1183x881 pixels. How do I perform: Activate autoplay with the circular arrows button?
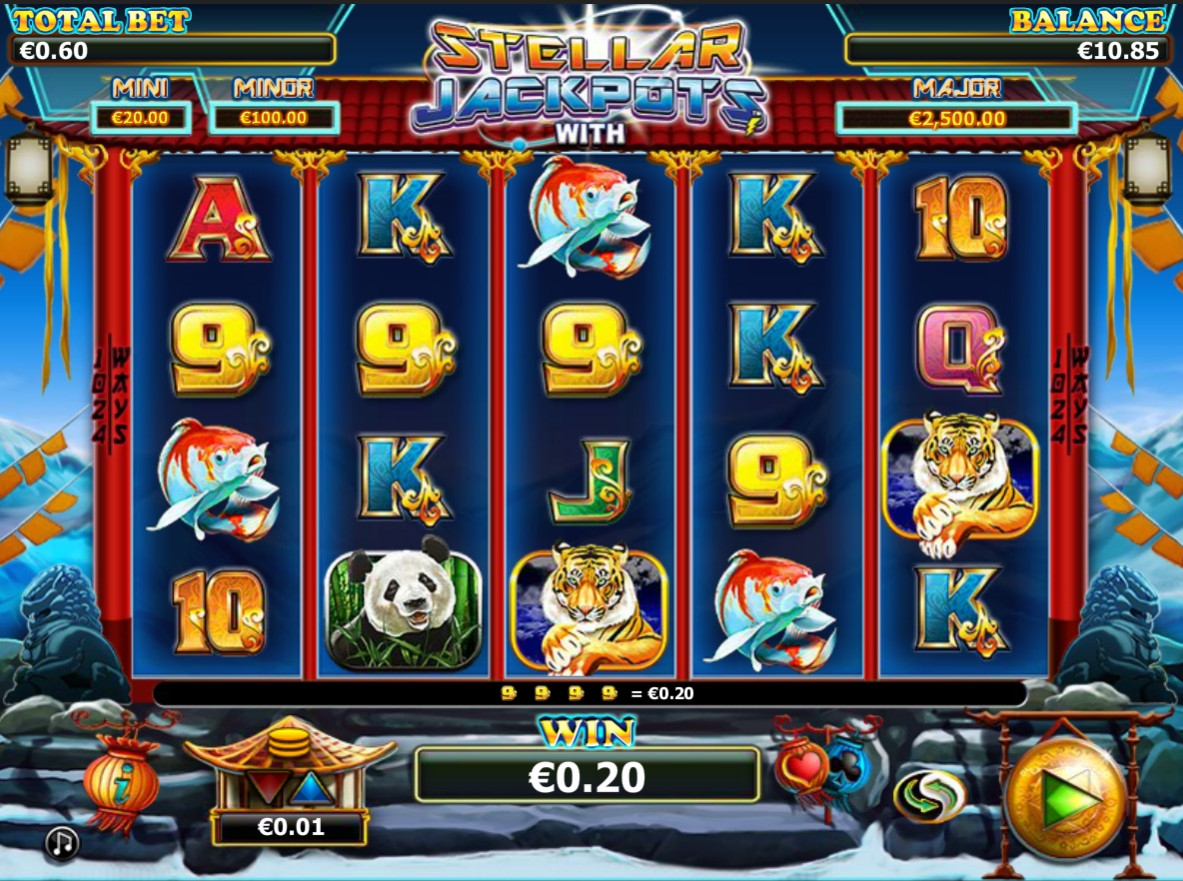(x=929, y=796)
